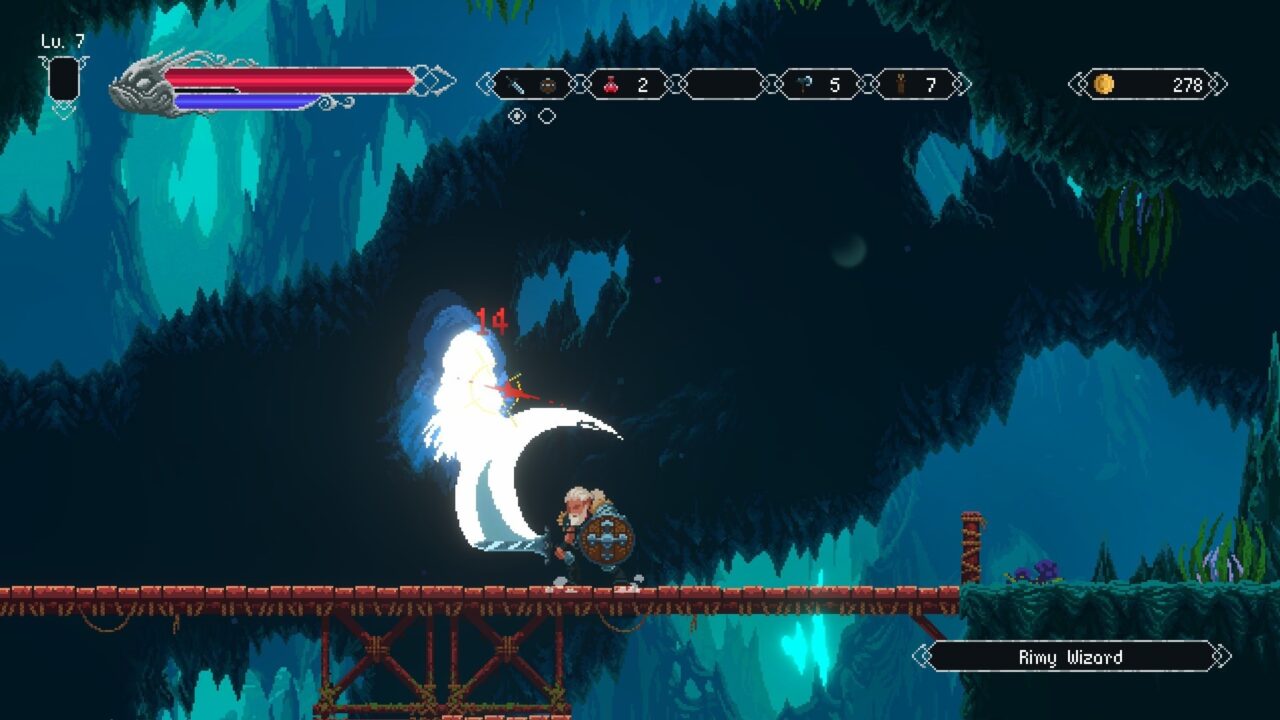
Task: Select the sword weapon icon
Action: coord(517,84)
